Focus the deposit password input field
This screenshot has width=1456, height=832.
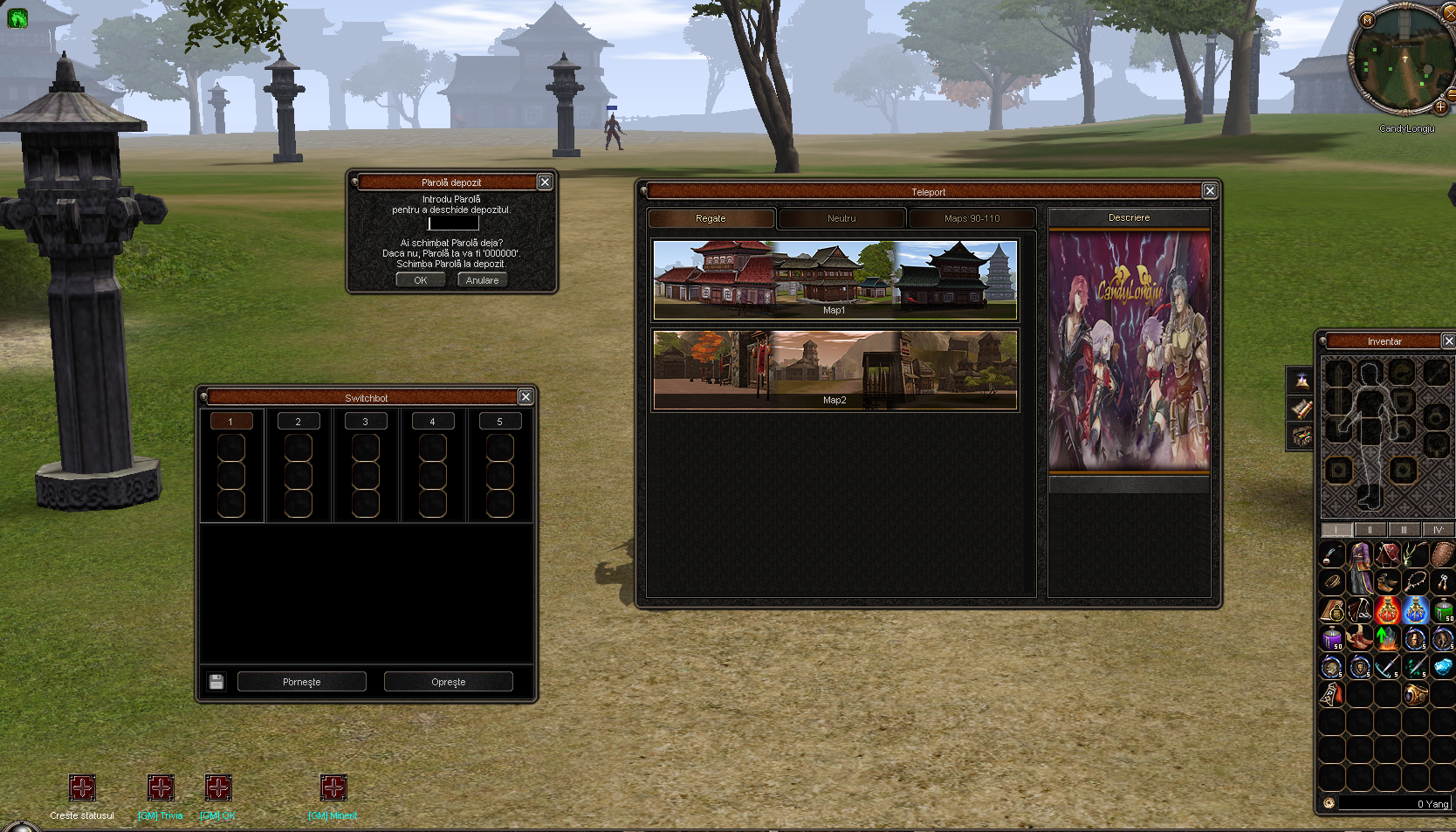[x=453, y=223]
